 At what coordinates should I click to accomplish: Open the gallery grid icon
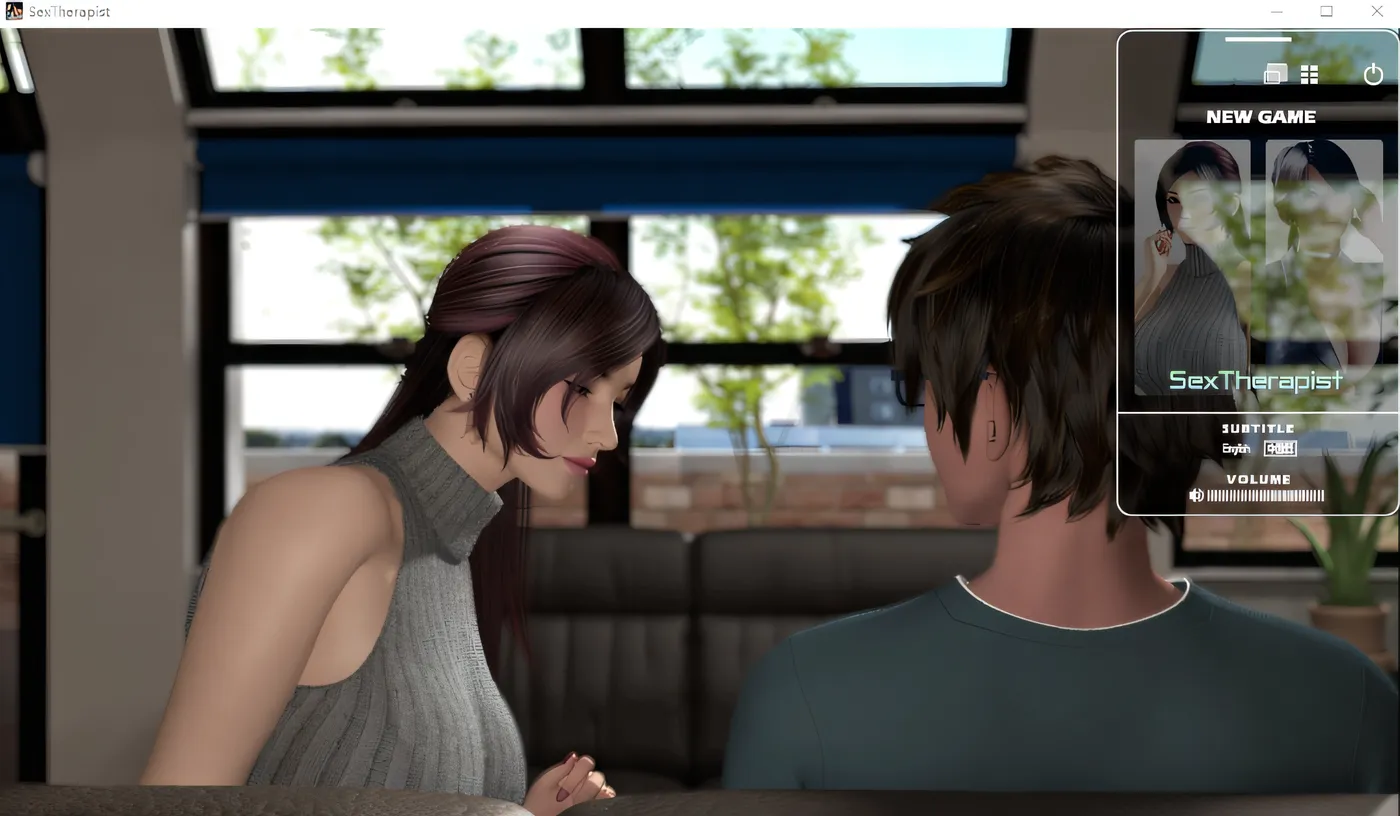1309,74
